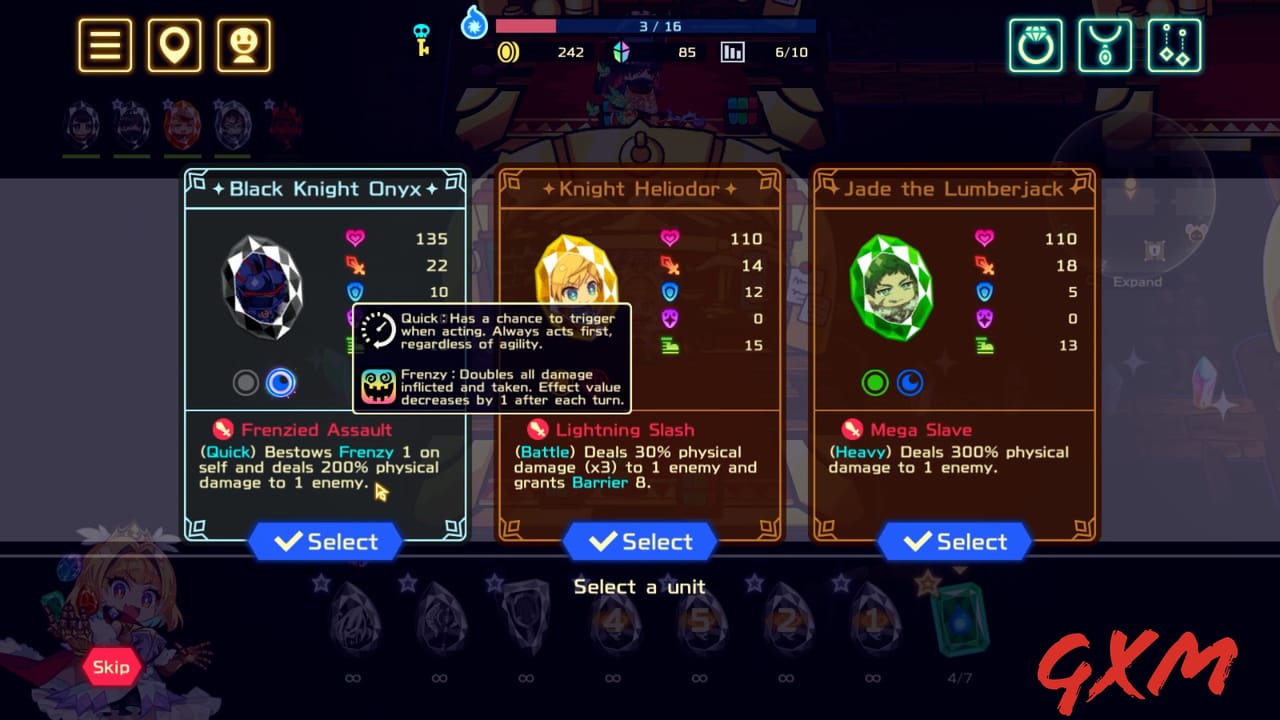Viewport: 1280px width, 720px height.
Task: Open the necklace equipment icon
Action: pos(1104,44)
